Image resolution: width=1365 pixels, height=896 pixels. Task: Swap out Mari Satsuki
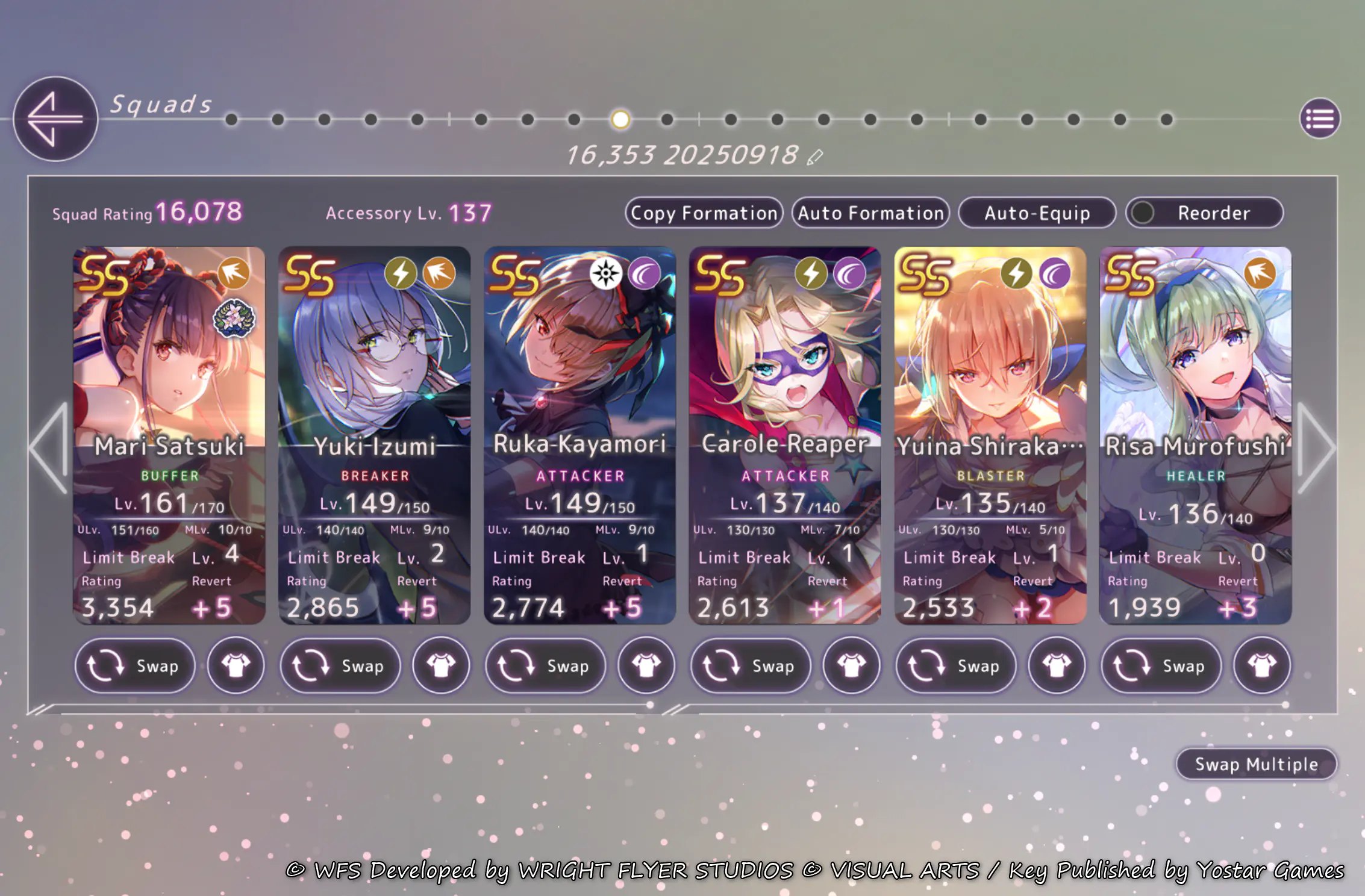(135, 666)
